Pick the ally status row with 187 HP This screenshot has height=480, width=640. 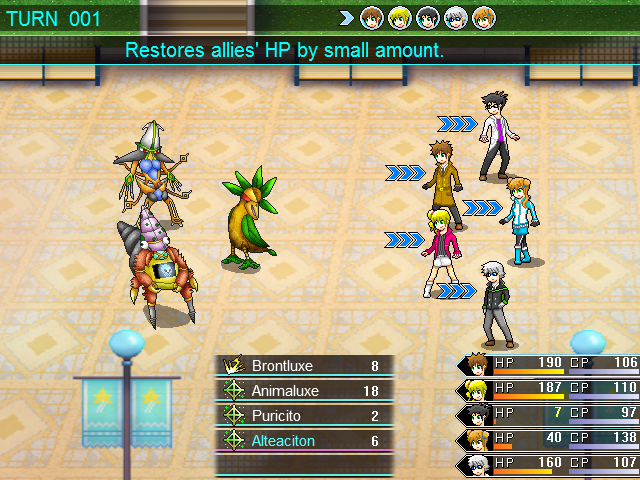pyautogui.click(x=550, y=388)
